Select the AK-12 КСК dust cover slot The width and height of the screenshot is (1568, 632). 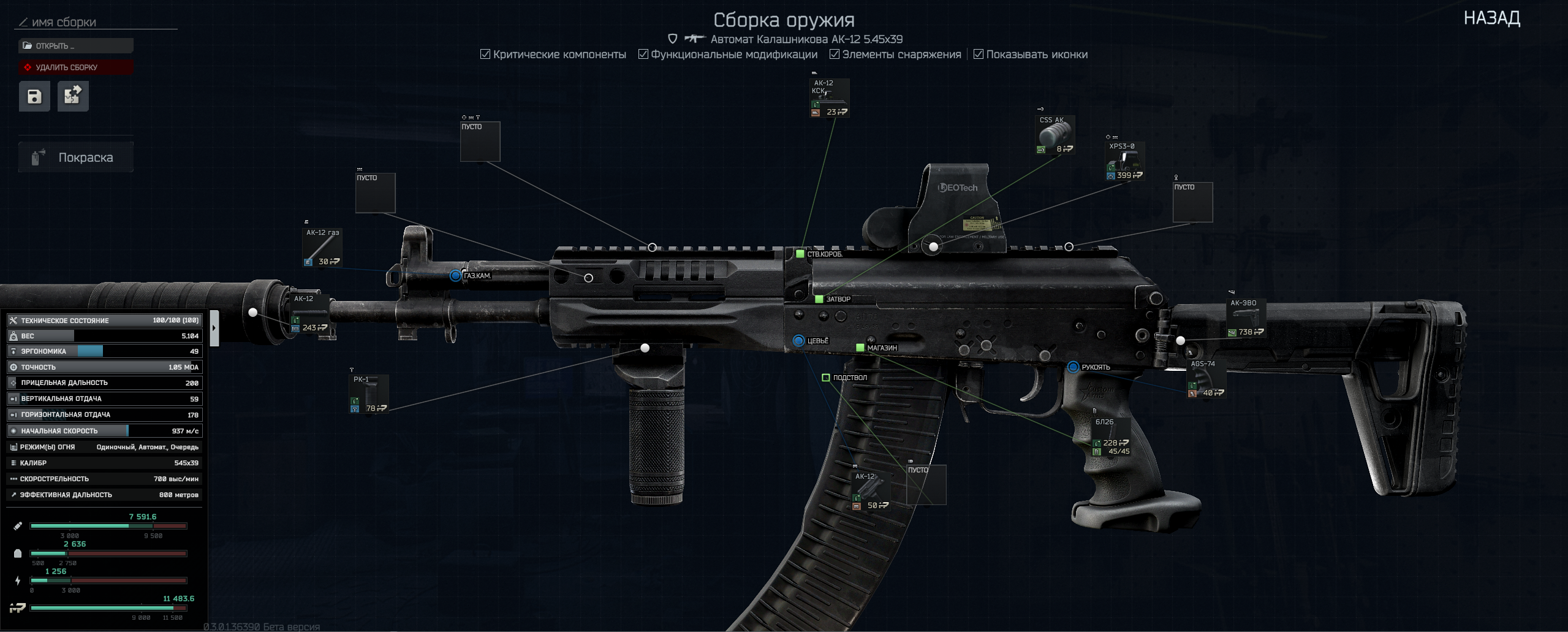point(829,98)
